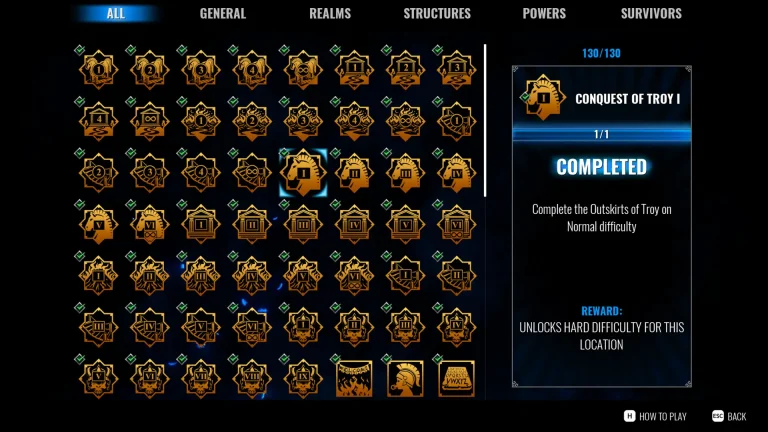Select the Structures tab
The image size is (768, 432).
point(437,13)
